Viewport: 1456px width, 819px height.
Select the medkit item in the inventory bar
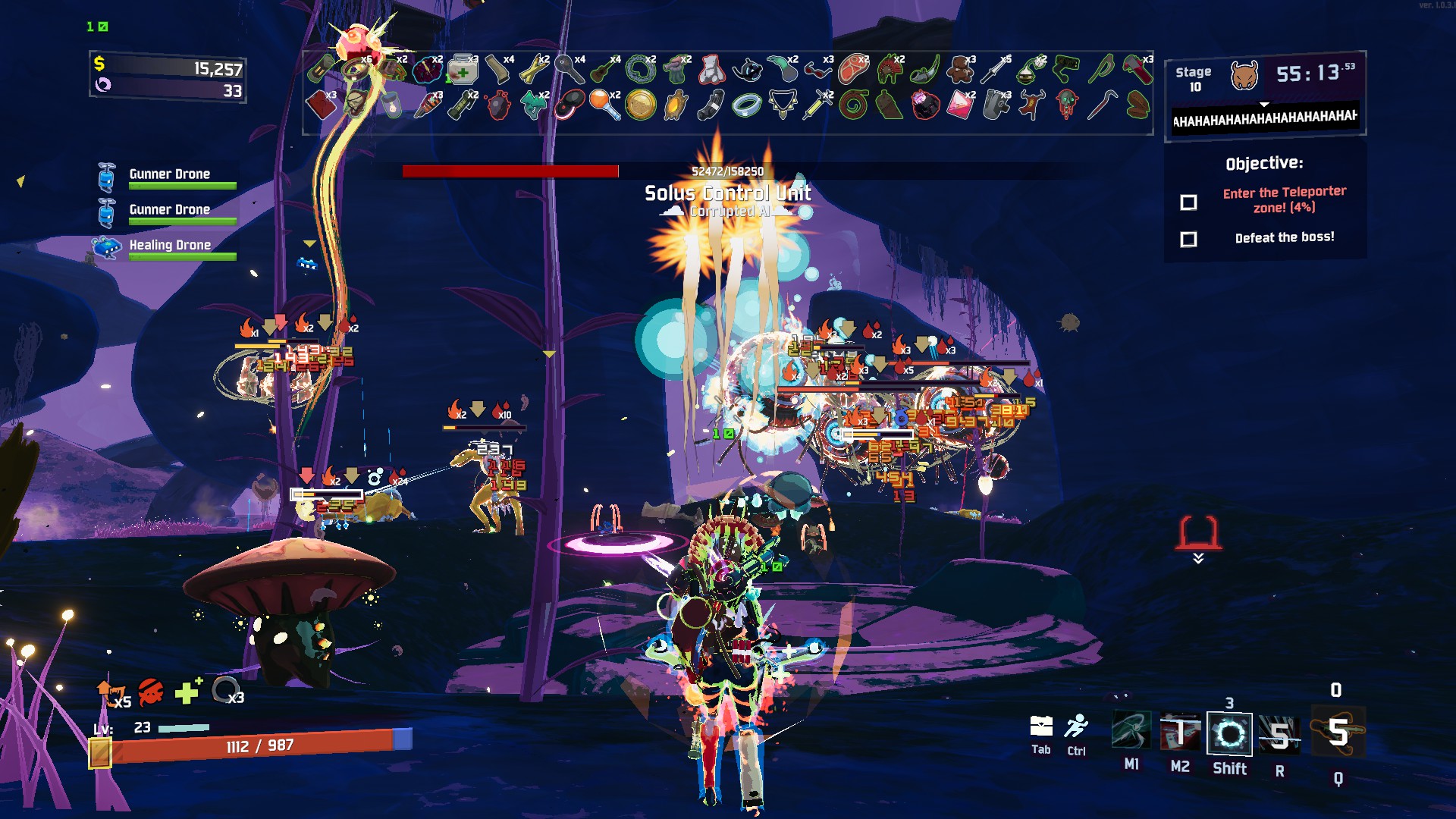pyautogui.click(x=463, y=71)
